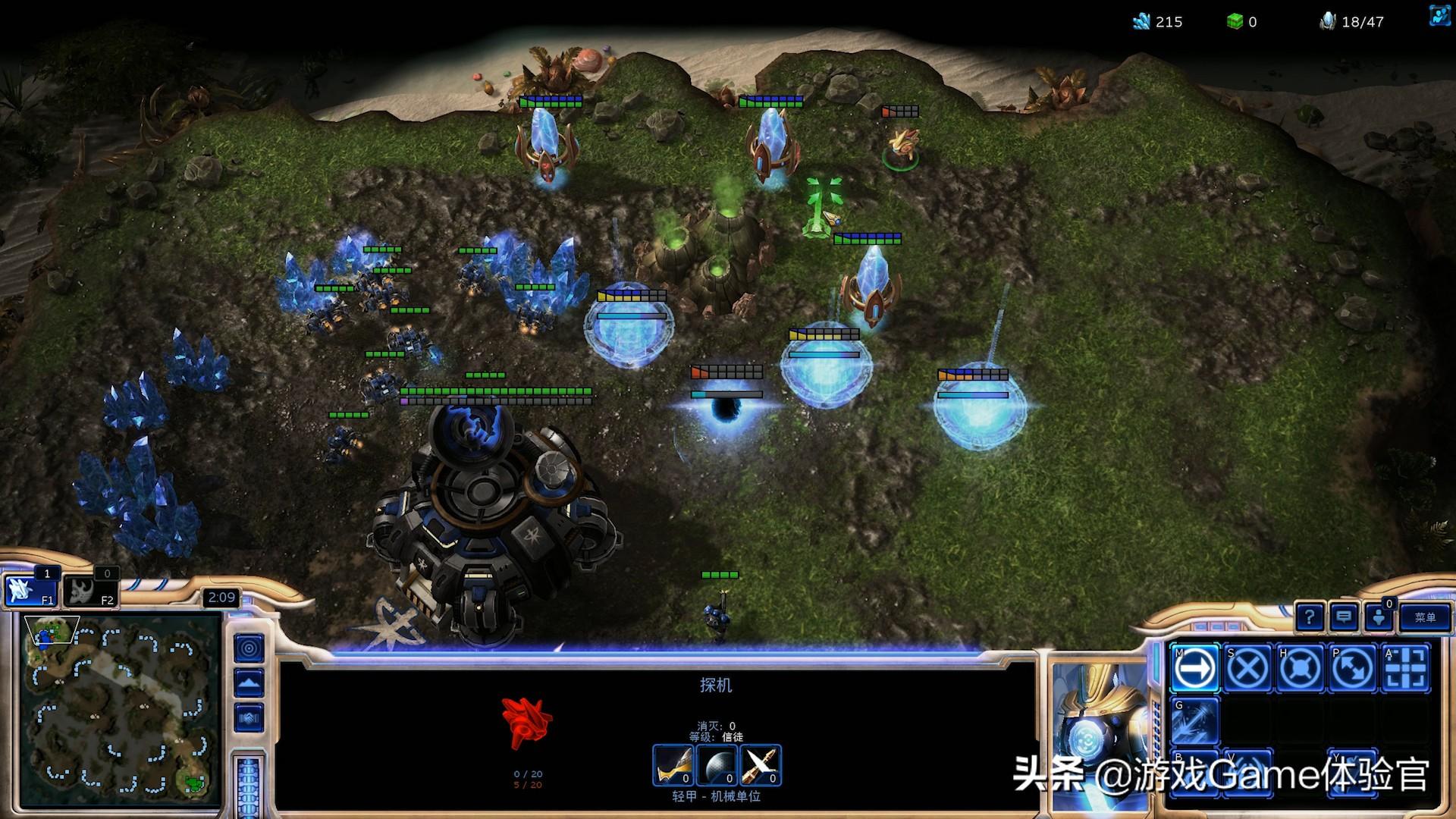Click the Probe plasma shield upgrade icon

pyautogui.click(x=717, y=765)
